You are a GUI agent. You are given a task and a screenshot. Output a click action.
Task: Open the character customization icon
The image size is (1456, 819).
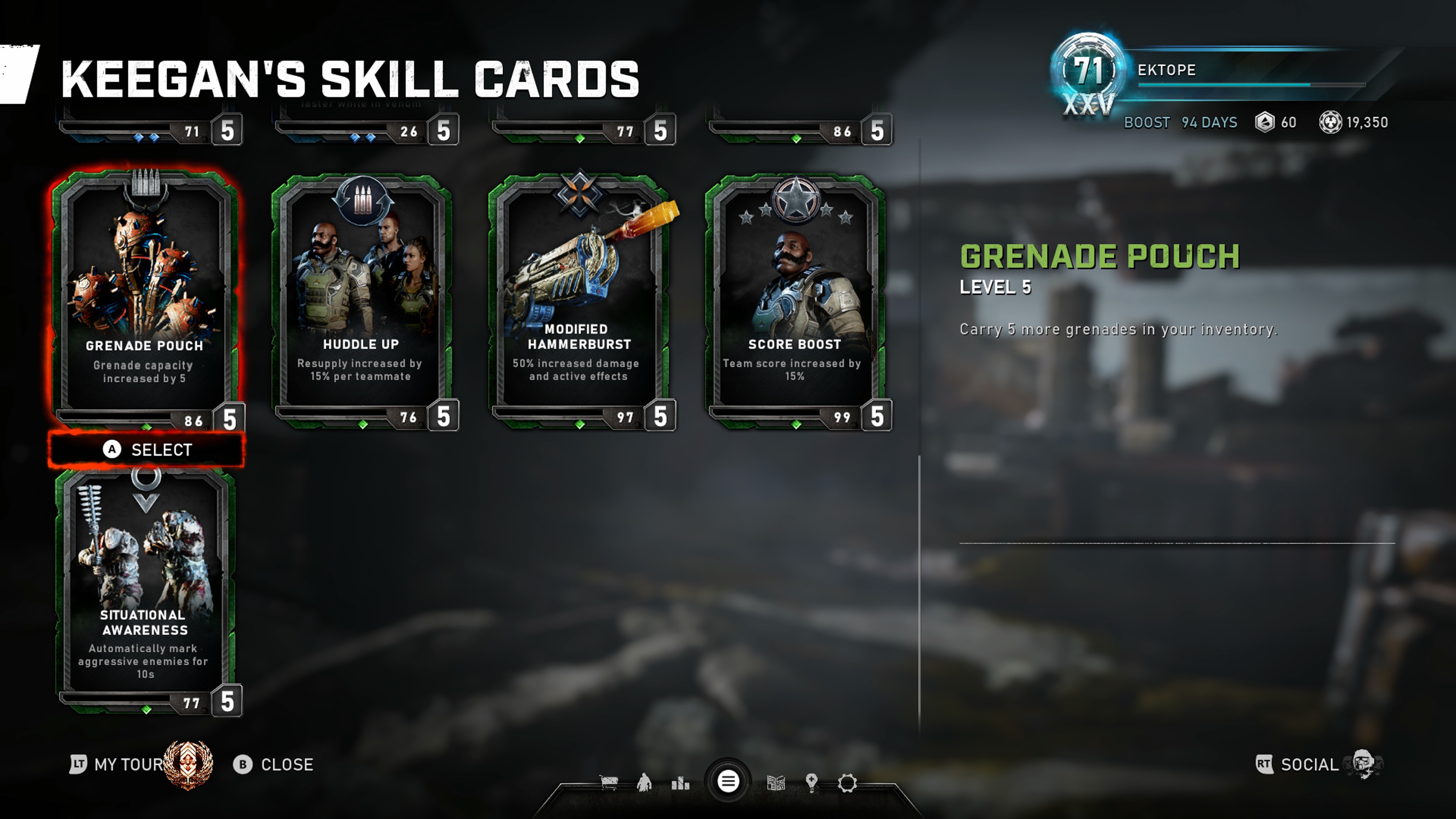644,783
